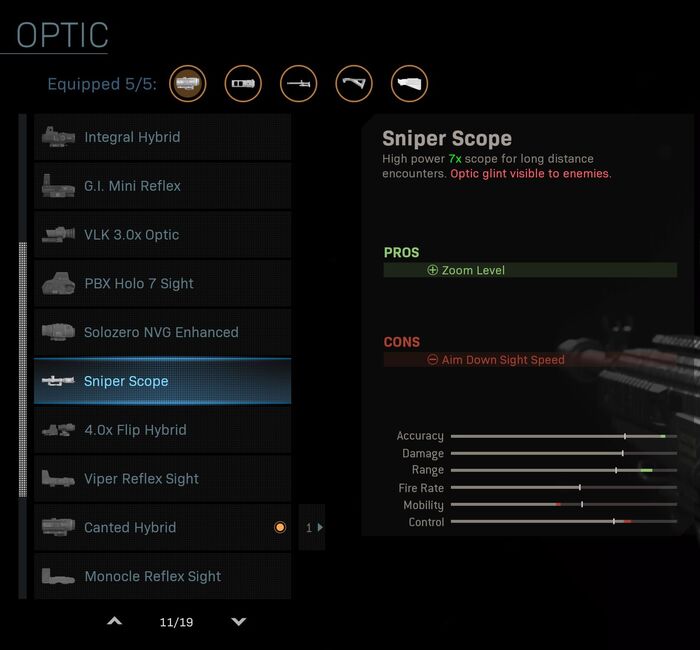700x650 pixels.
Task: Choose Solozero NVG Enhanced optic
Action: click(162, 332)
